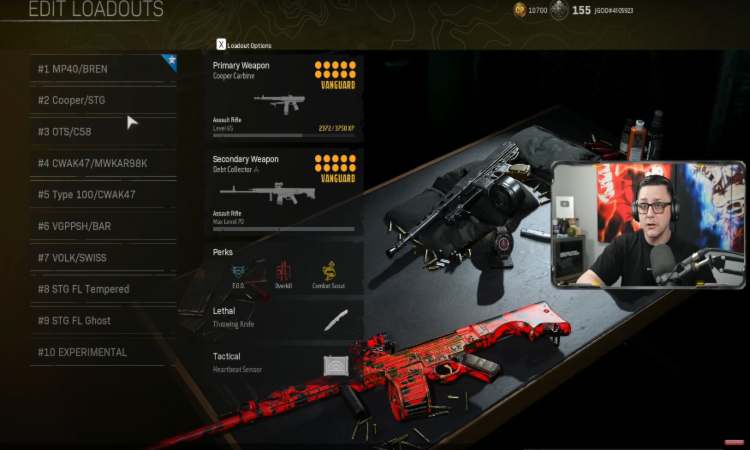750x450 pixels.
Task: Choose the #8 STG FL Tempered loadout
Action: 102,289
